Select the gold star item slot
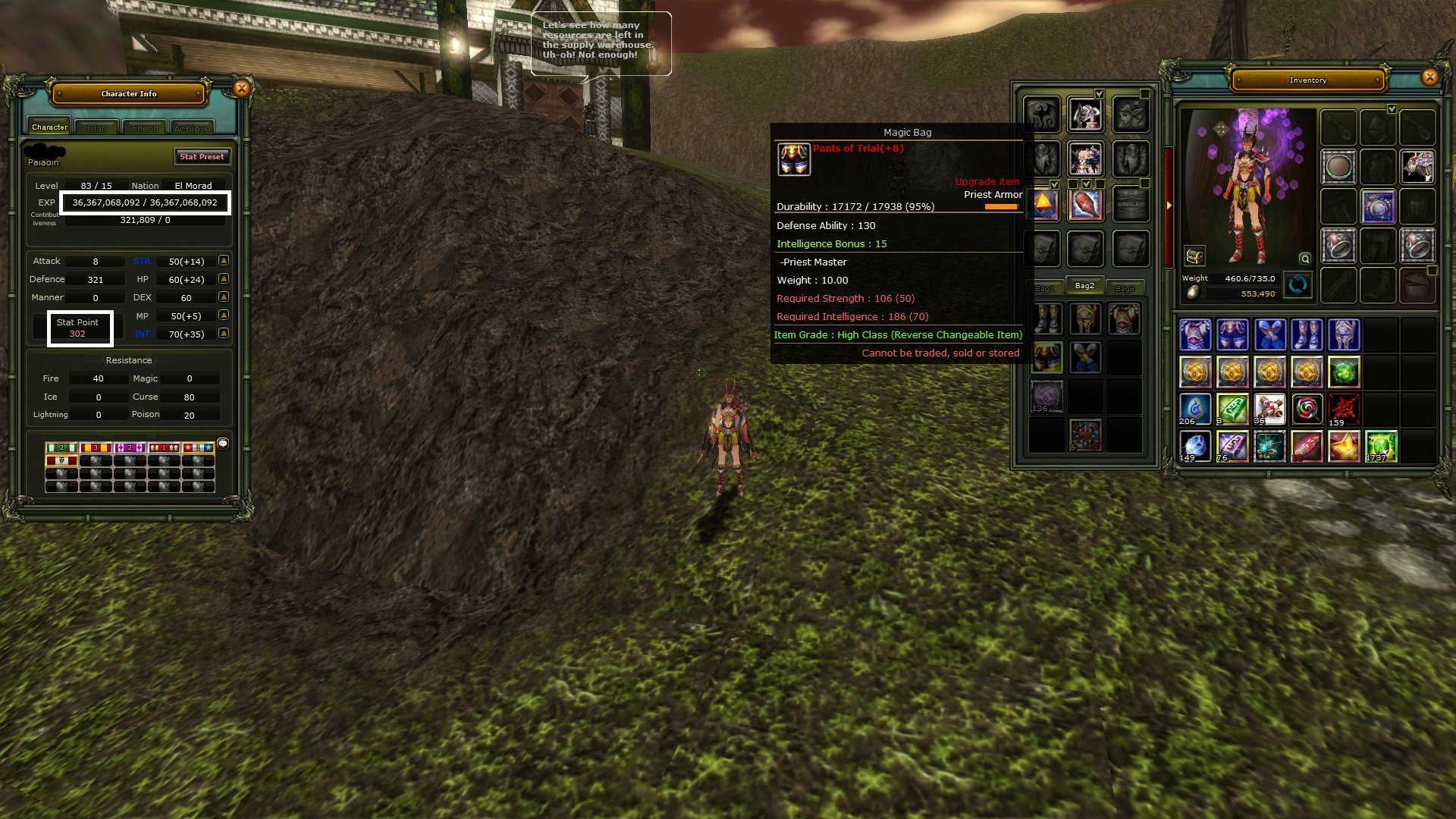This screenshot has width=1456, height=819. (1344, 447)
